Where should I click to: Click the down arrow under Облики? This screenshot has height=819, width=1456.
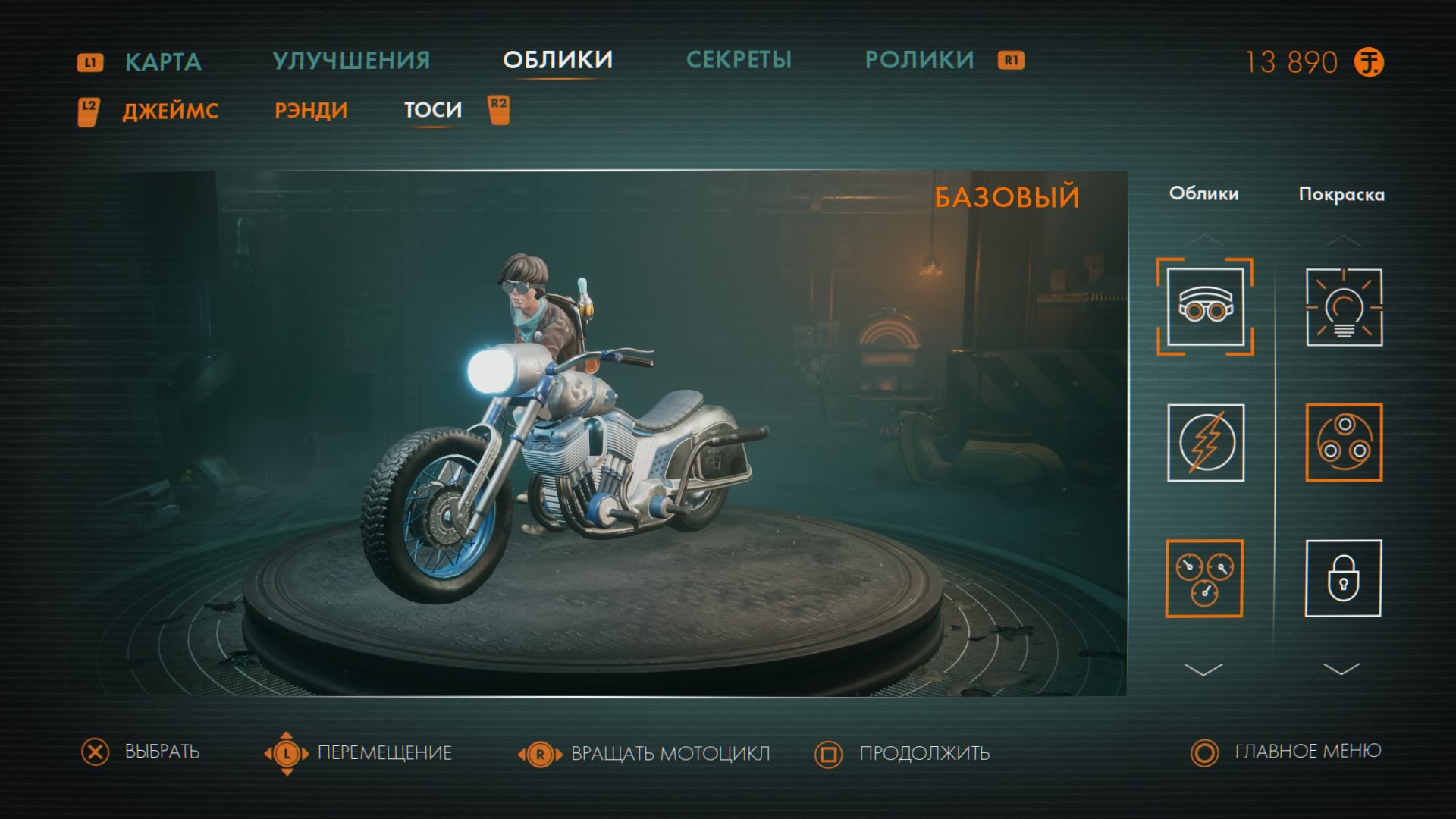(x=1203, y=670)
